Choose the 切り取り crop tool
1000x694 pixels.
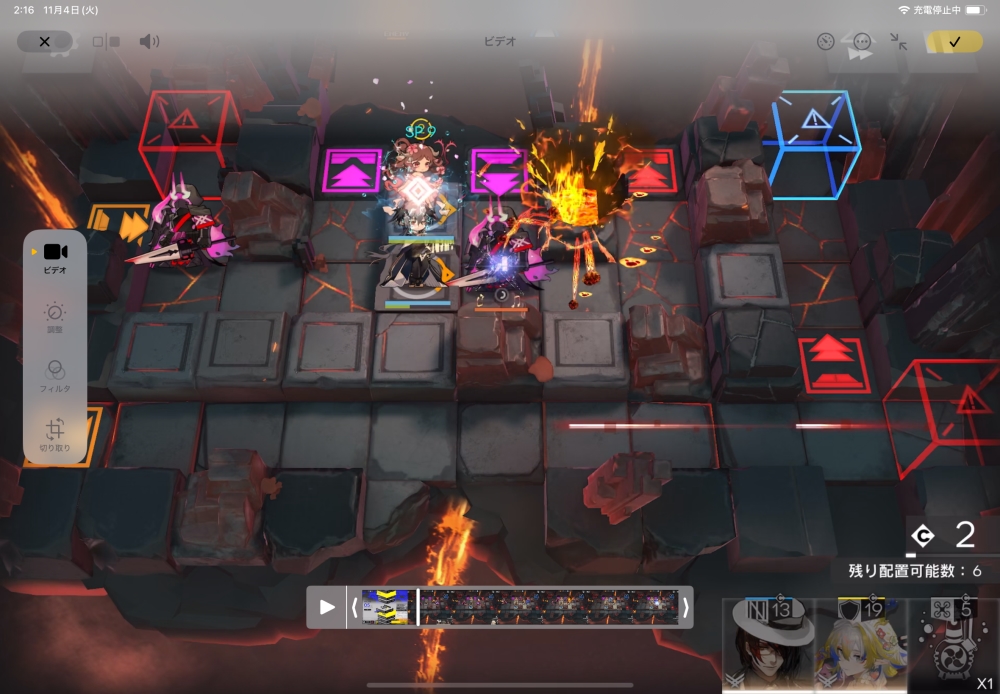[x=55, y=434]
